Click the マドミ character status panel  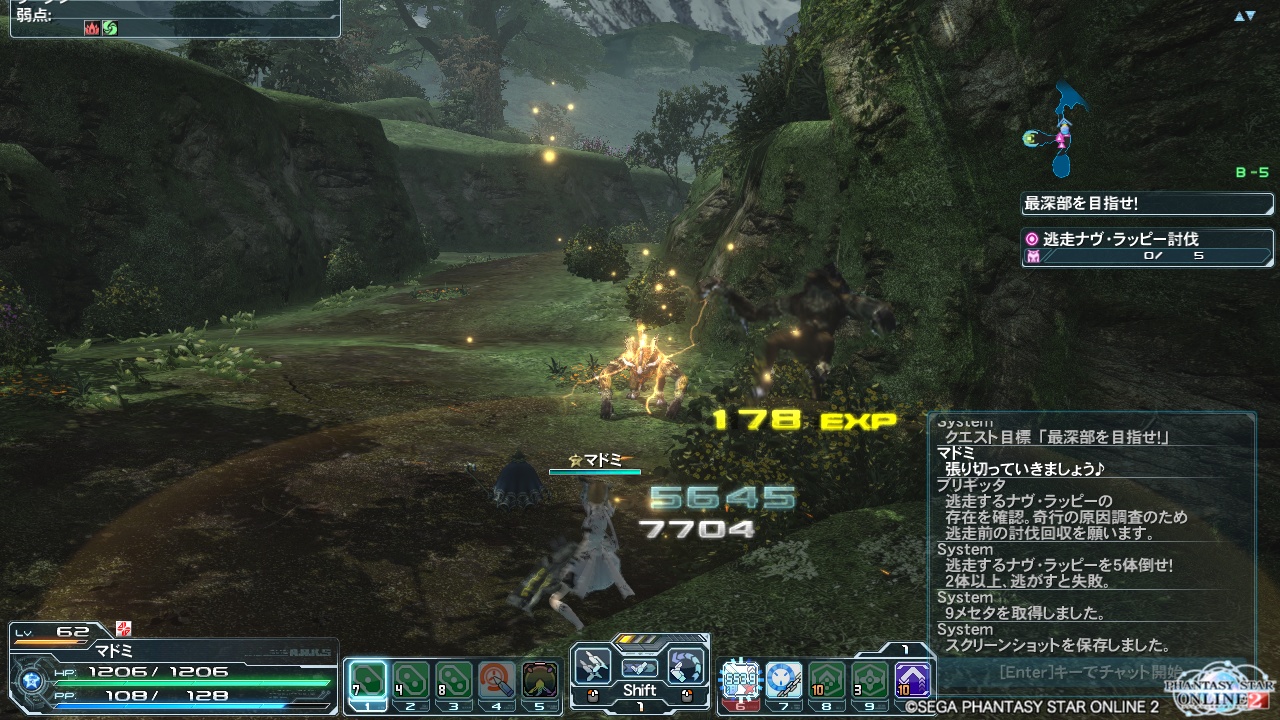[x=174, y=670]
